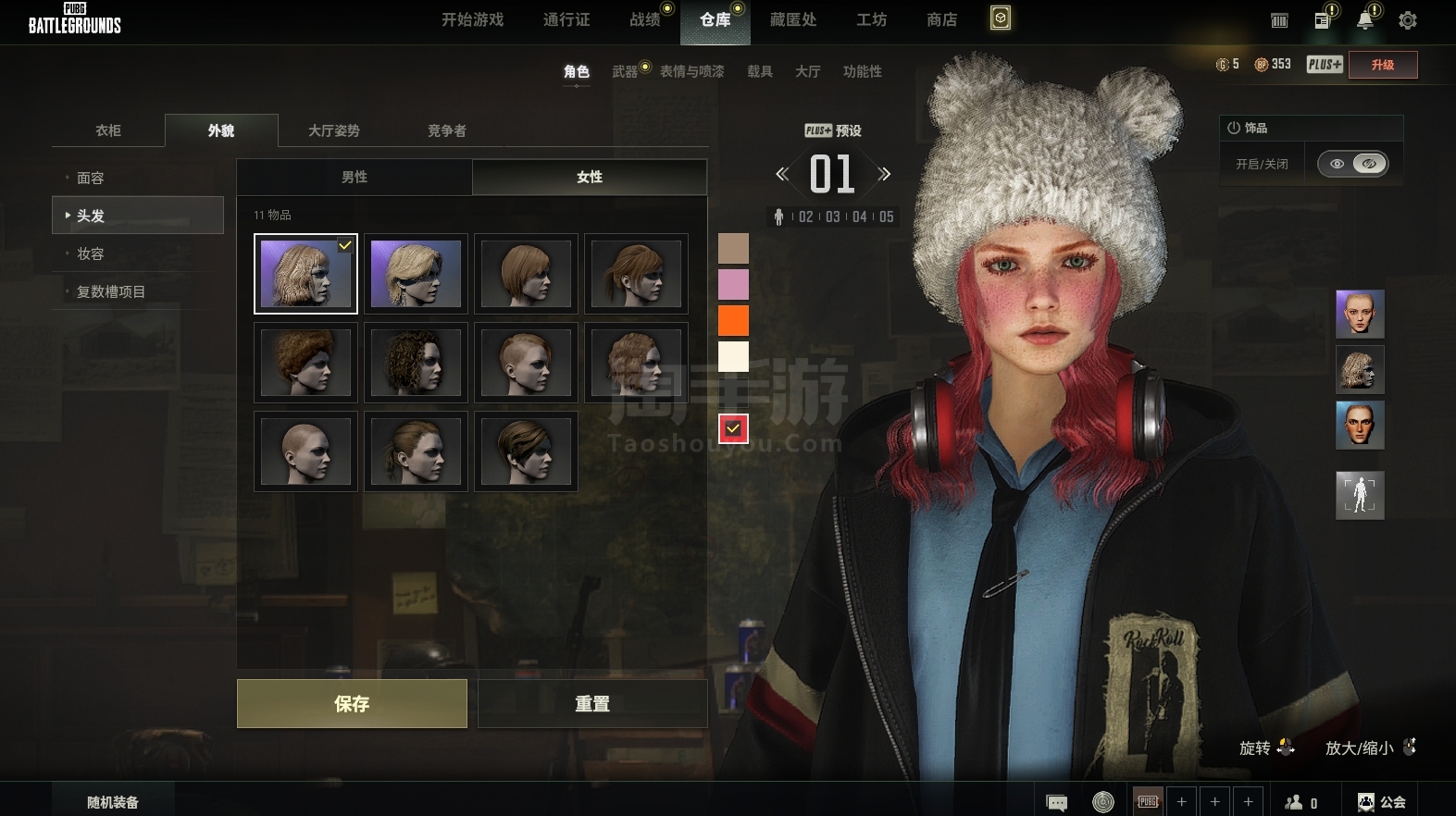Select the dark curly hairstyle thumbnail
This screenshot has height=816, width=1456.
pos(416,363)
